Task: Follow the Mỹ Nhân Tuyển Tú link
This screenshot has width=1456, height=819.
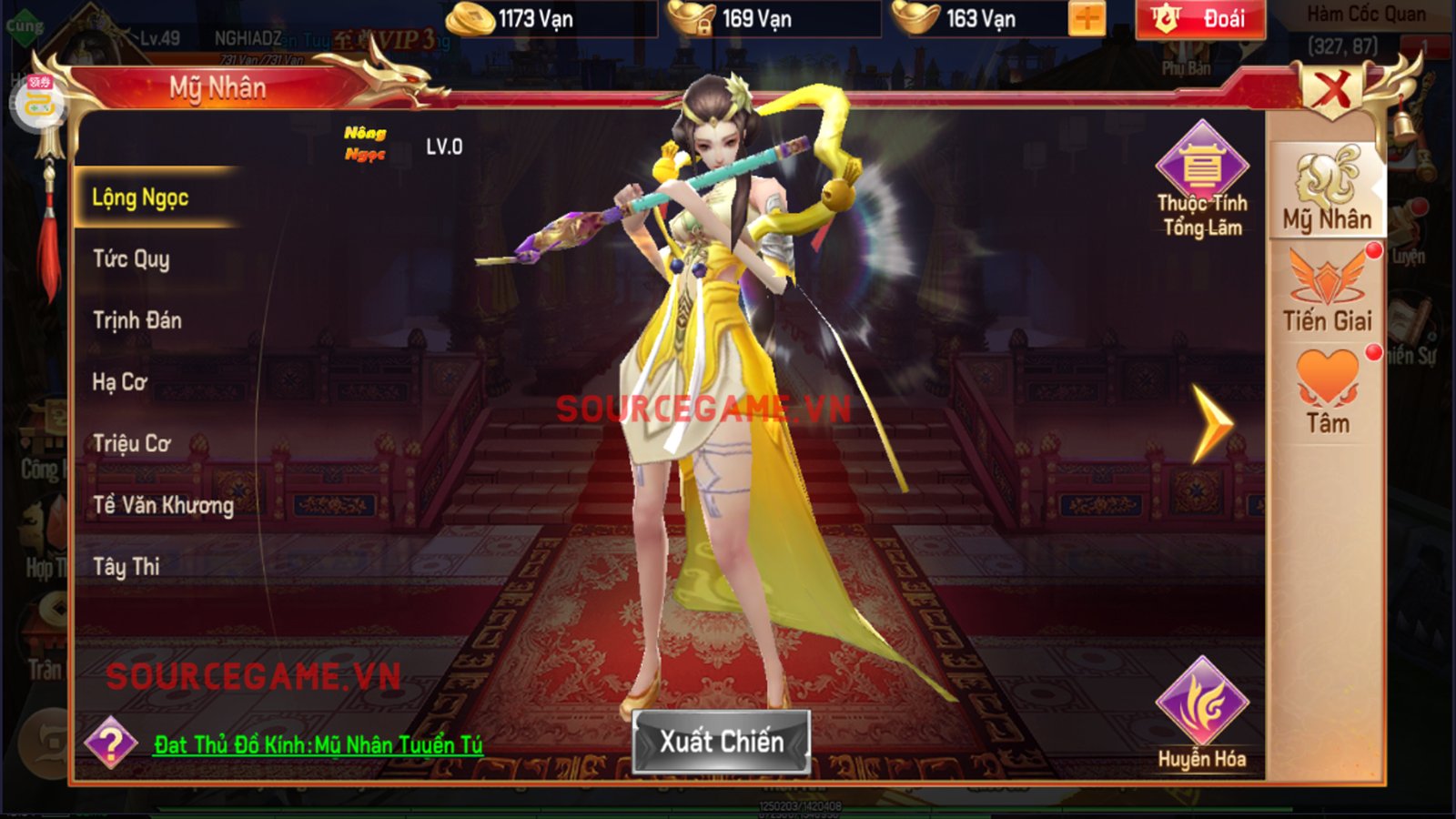Action: 318,745
